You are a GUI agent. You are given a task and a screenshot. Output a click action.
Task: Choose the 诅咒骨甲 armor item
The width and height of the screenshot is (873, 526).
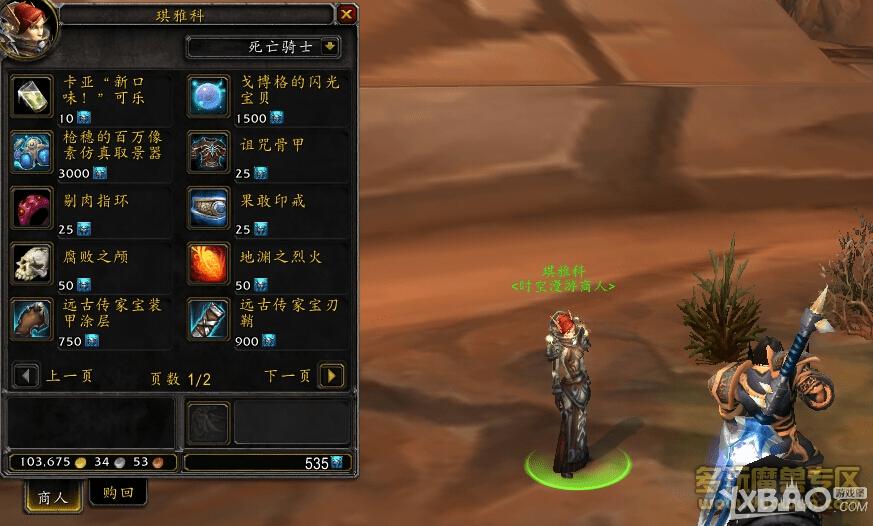tap(209, 152)
